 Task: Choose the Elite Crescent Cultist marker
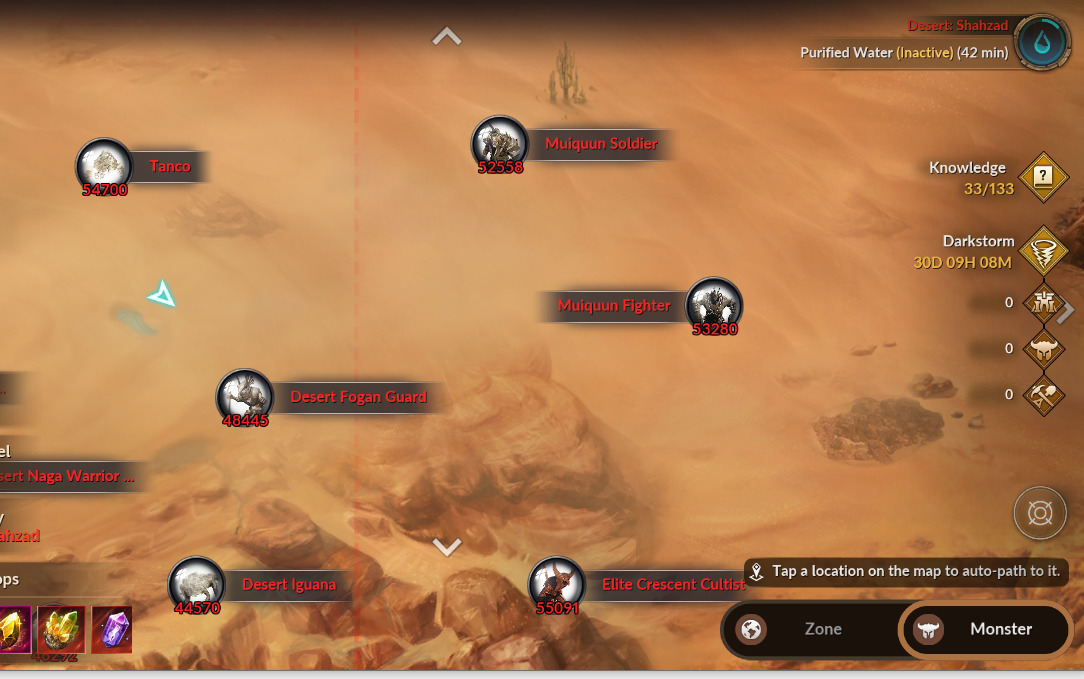556,584
